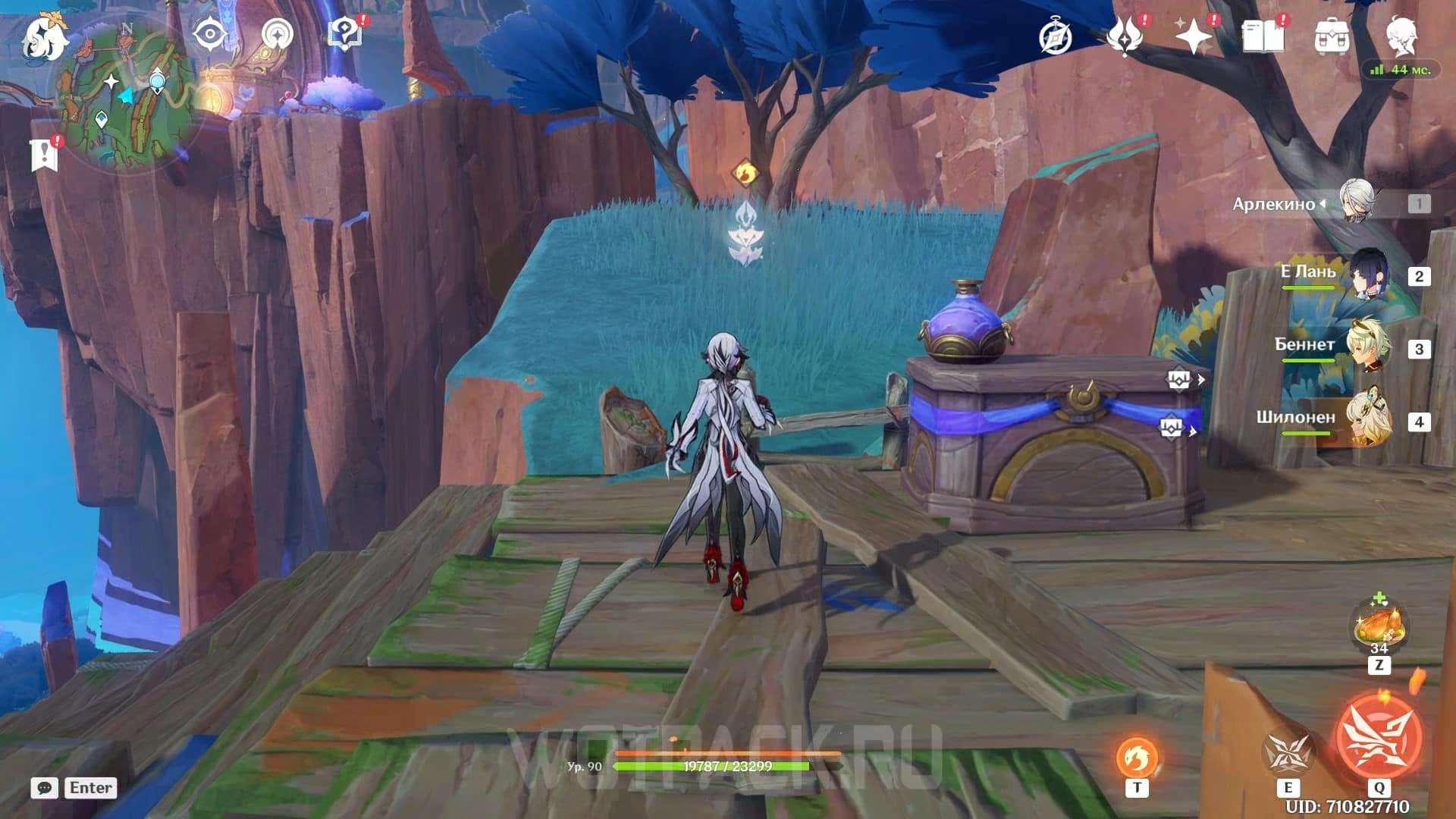
Task: Open the character screen head icon
Action: (x=1401, y=37)
